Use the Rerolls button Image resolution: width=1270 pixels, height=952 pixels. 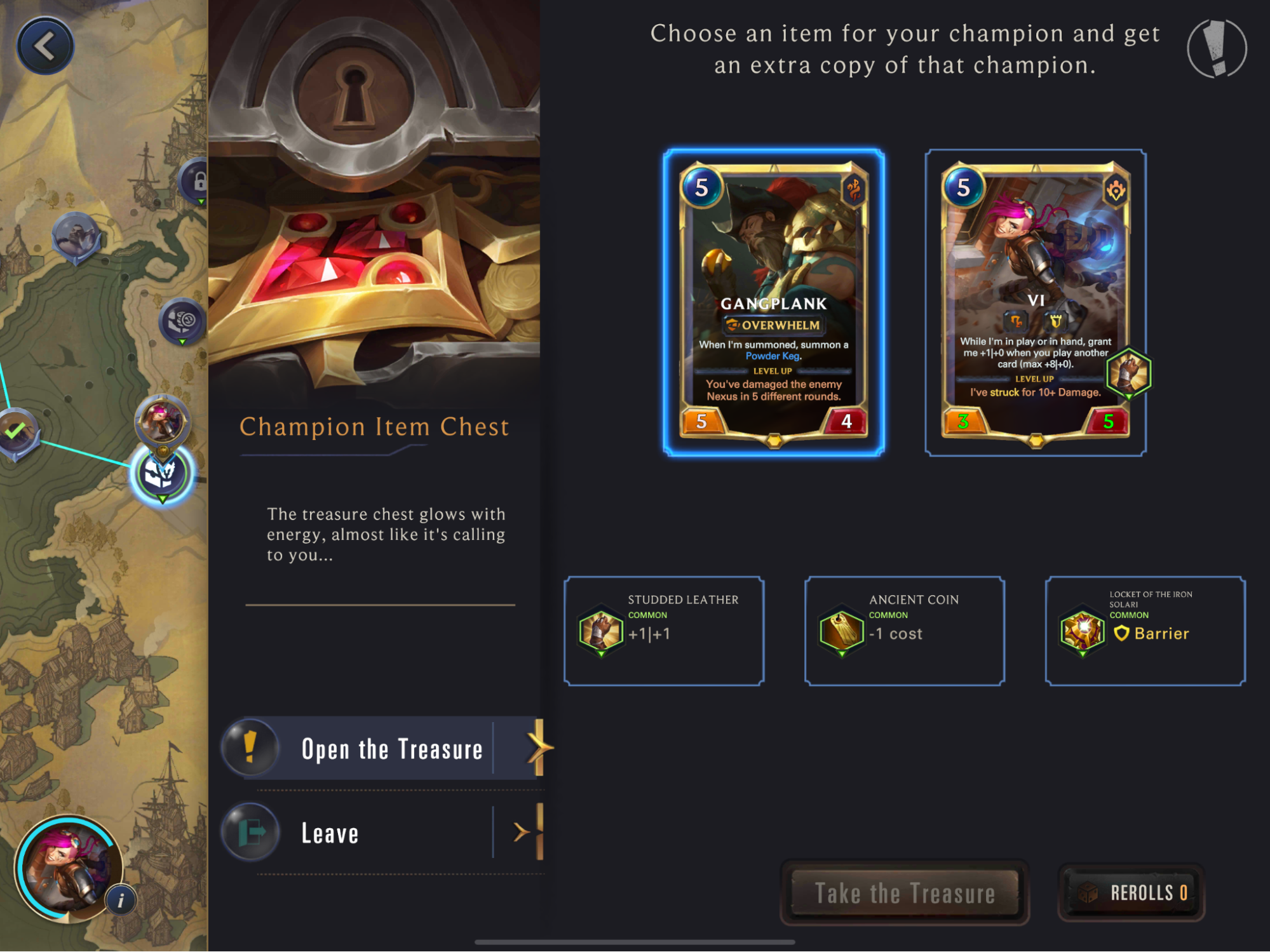(1131, 893)
